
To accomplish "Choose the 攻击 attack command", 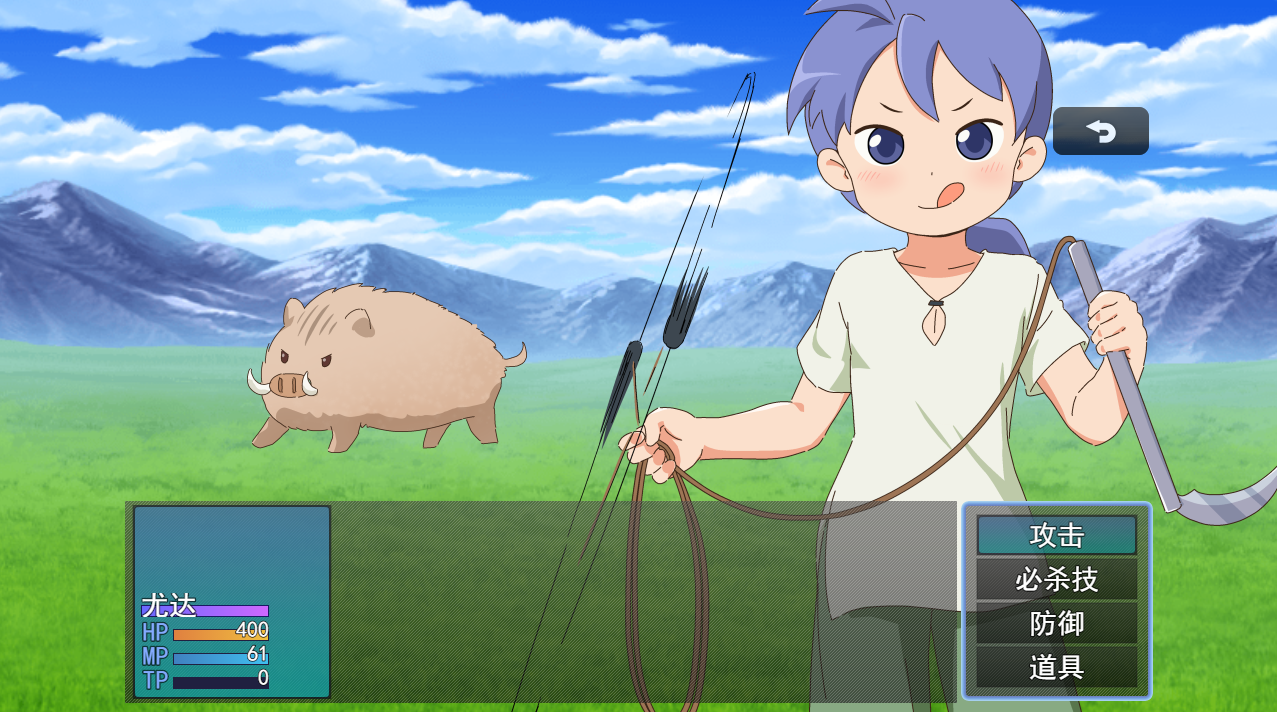I will coord(1056,535).
